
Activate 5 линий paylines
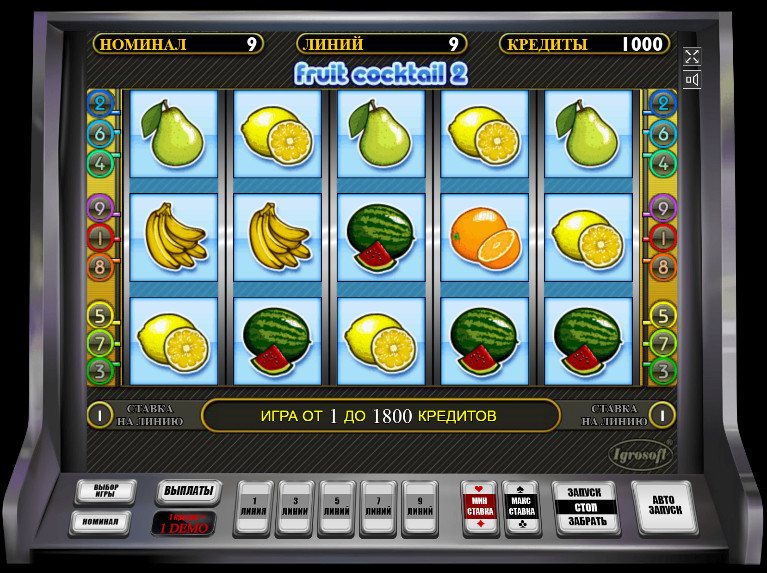(337, 507)
